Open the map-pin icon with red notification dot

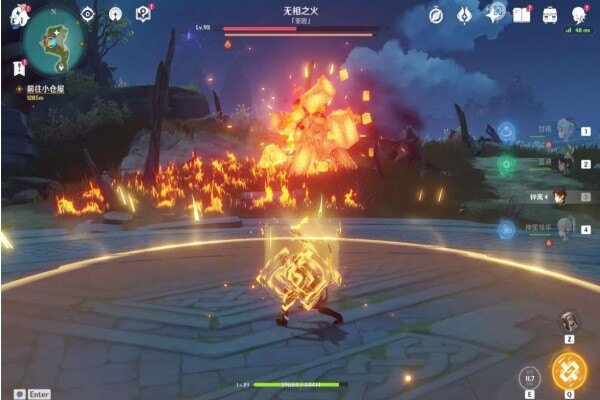point(143,15)
